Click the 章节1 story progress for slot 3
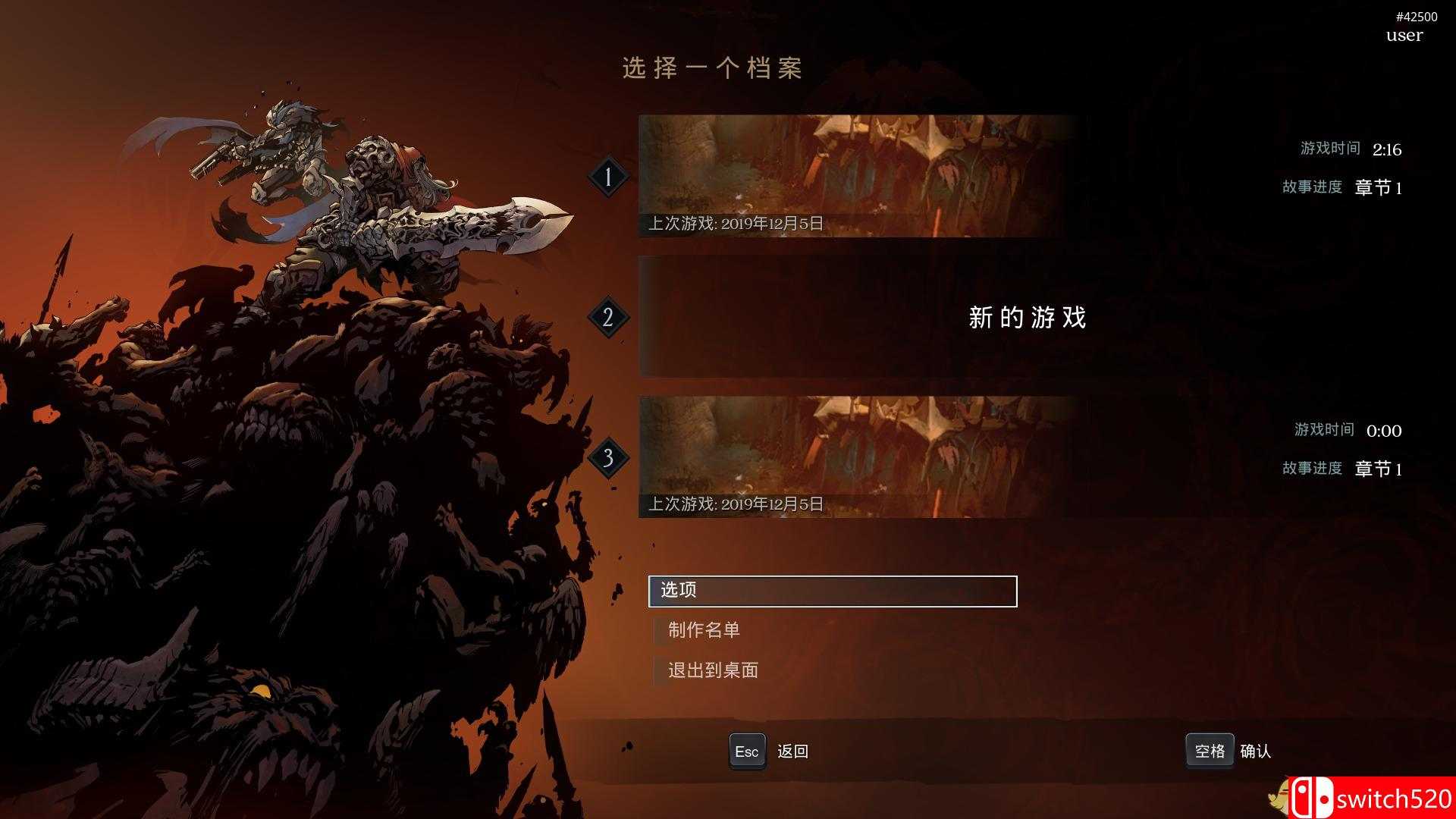The height and width of the screenshot is (819, 1456). (1376, 469)
